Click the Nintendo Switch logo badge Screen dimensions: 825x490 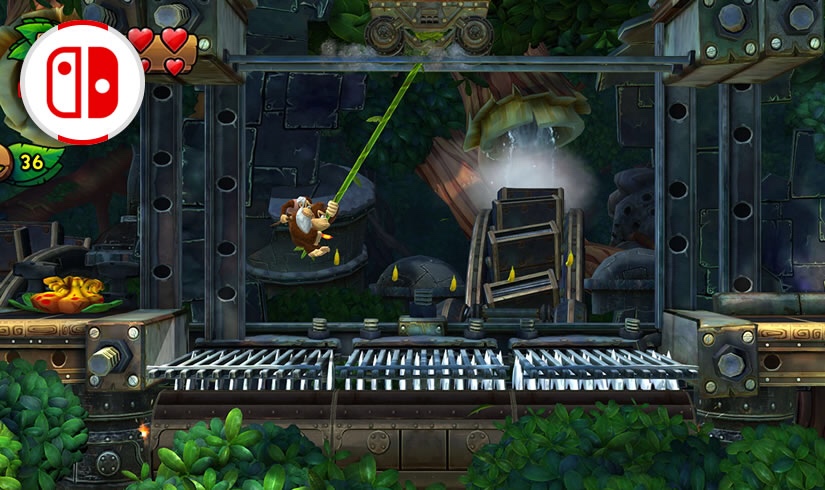82,81
